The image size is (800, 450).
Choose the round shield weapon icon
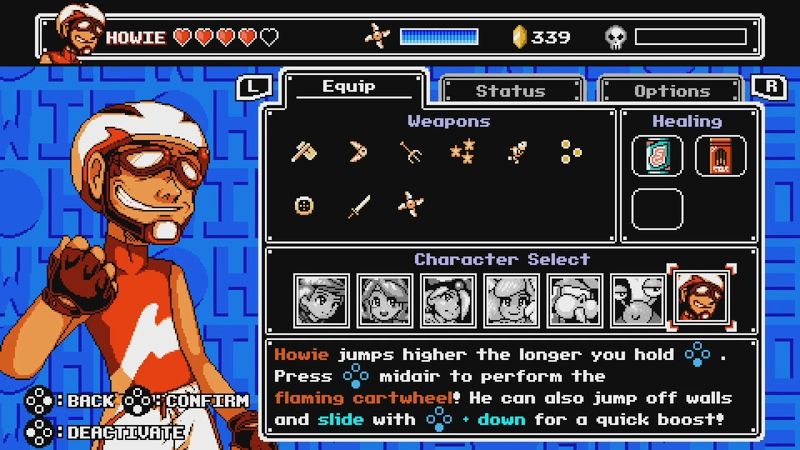[303, 206]
